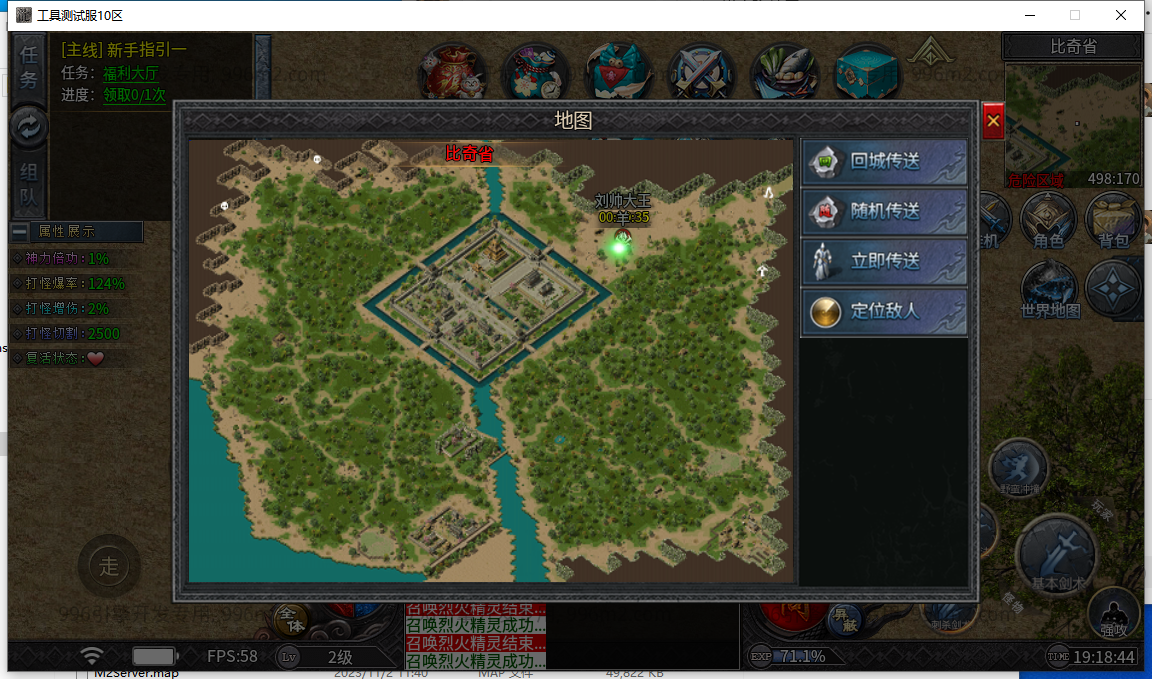The height and width of the screenshot is (679, 1152).
Task: Click the 定位敌人 locate enemy button
Action: click(x=884, y=311)
